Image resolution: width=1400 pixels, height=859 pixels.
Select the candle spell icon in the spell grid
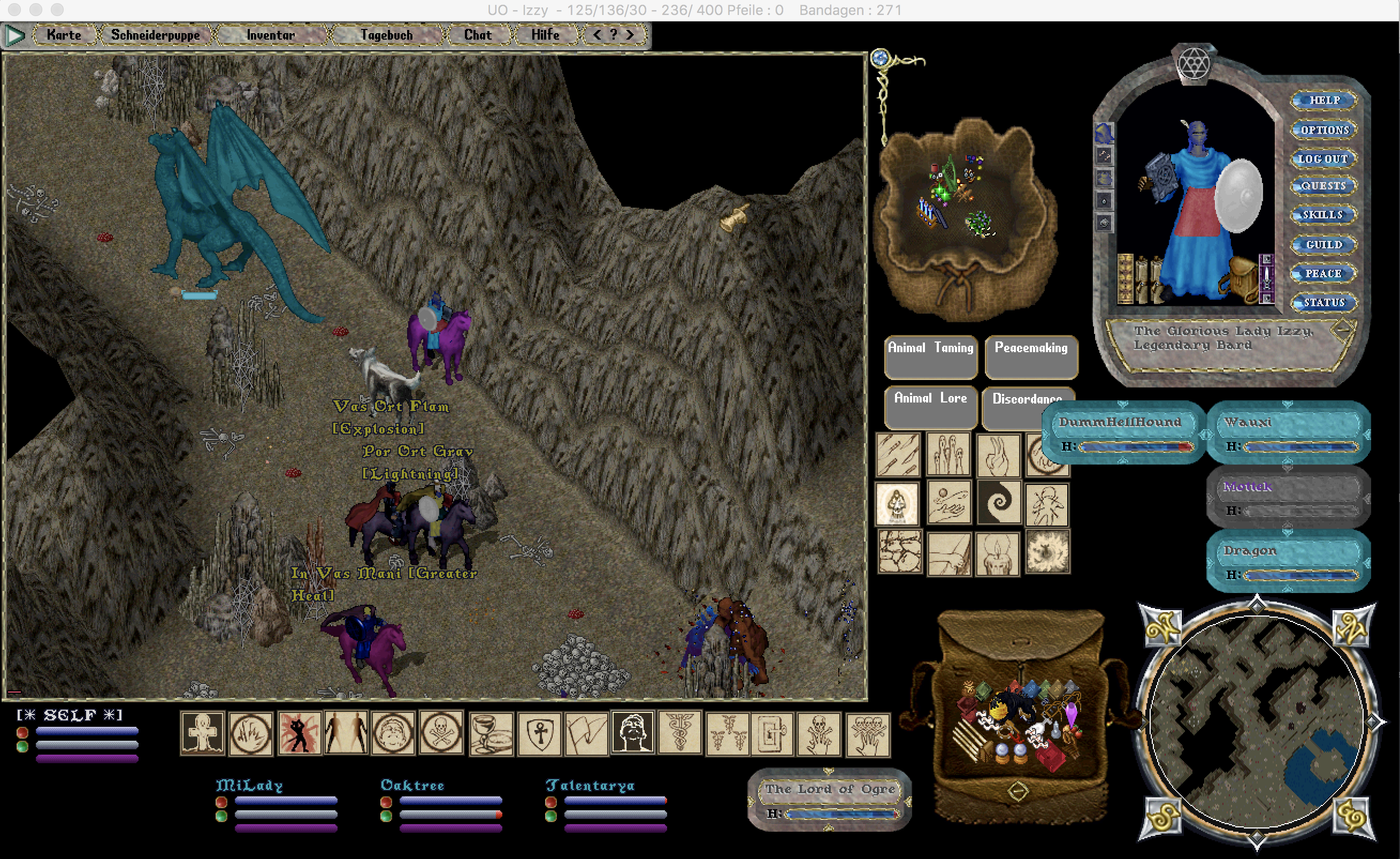(x=998, y=554)
